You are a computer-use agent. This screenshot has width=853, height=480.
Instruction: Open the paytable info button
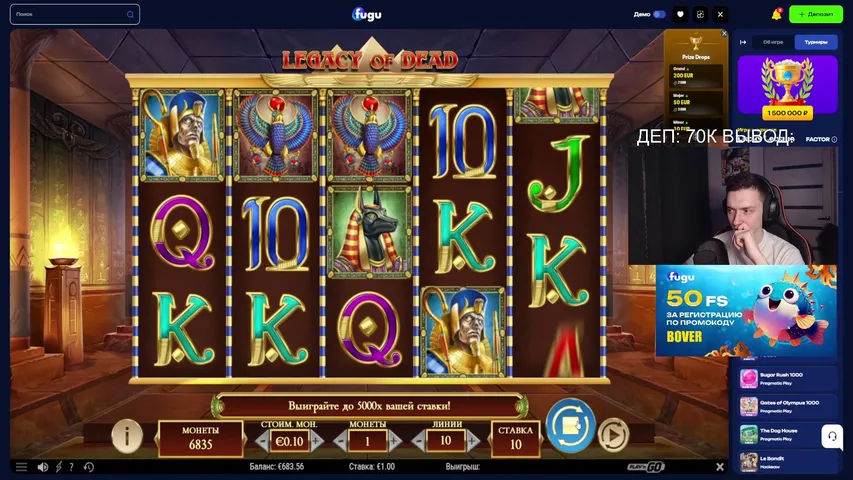tap(127, 435)
